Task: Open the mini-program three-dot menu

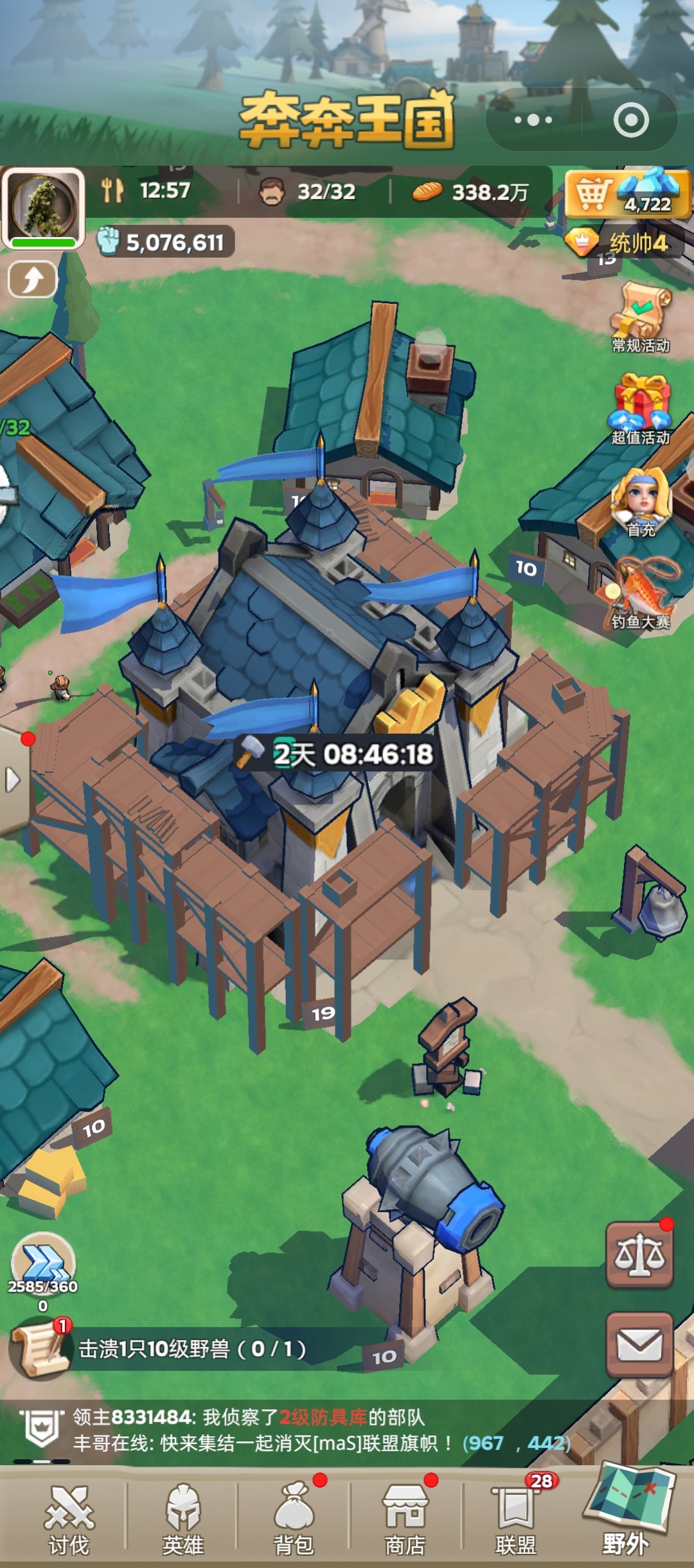Action: 533,120
